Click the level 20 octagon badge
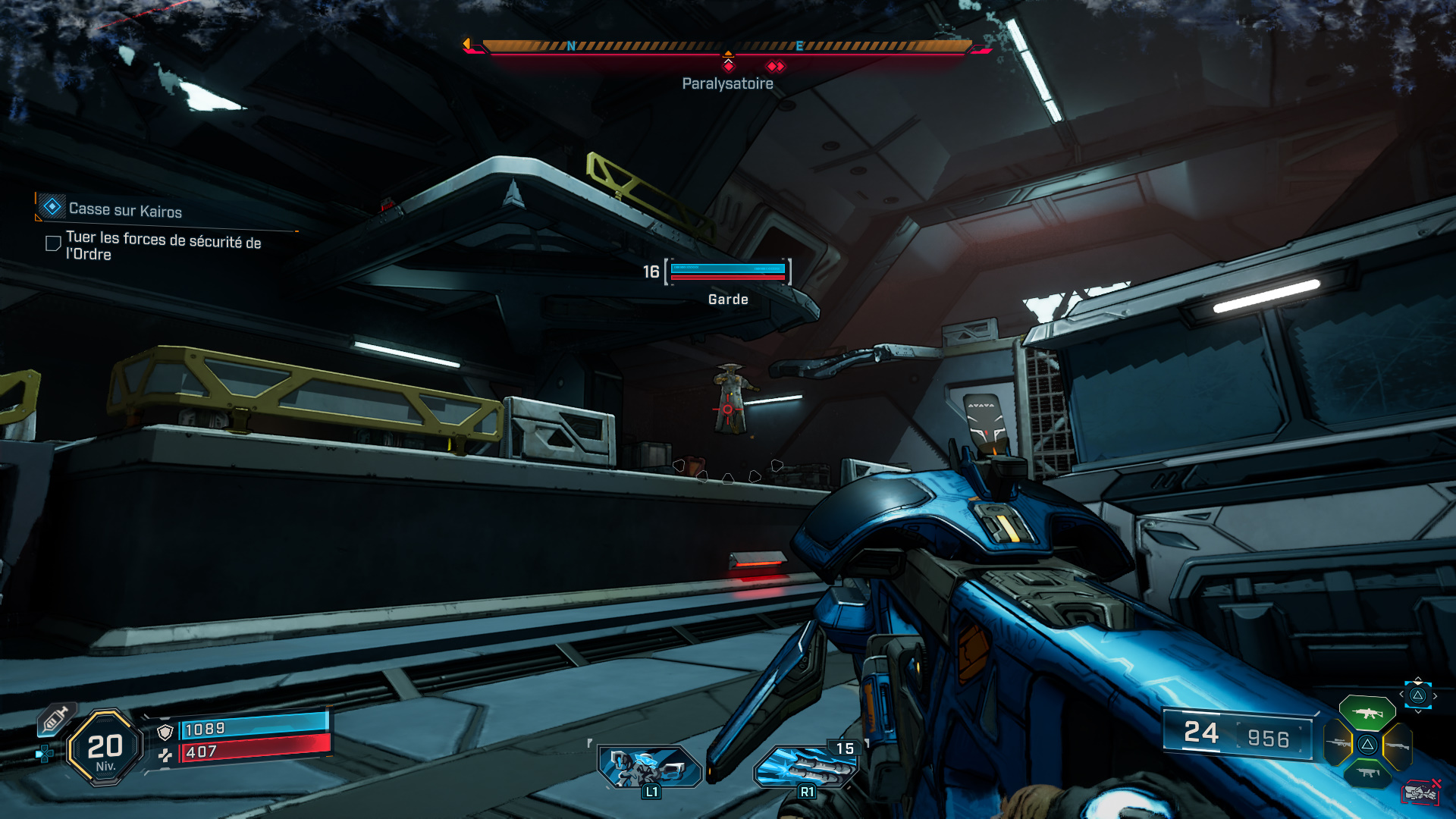 tap(105, 748)
